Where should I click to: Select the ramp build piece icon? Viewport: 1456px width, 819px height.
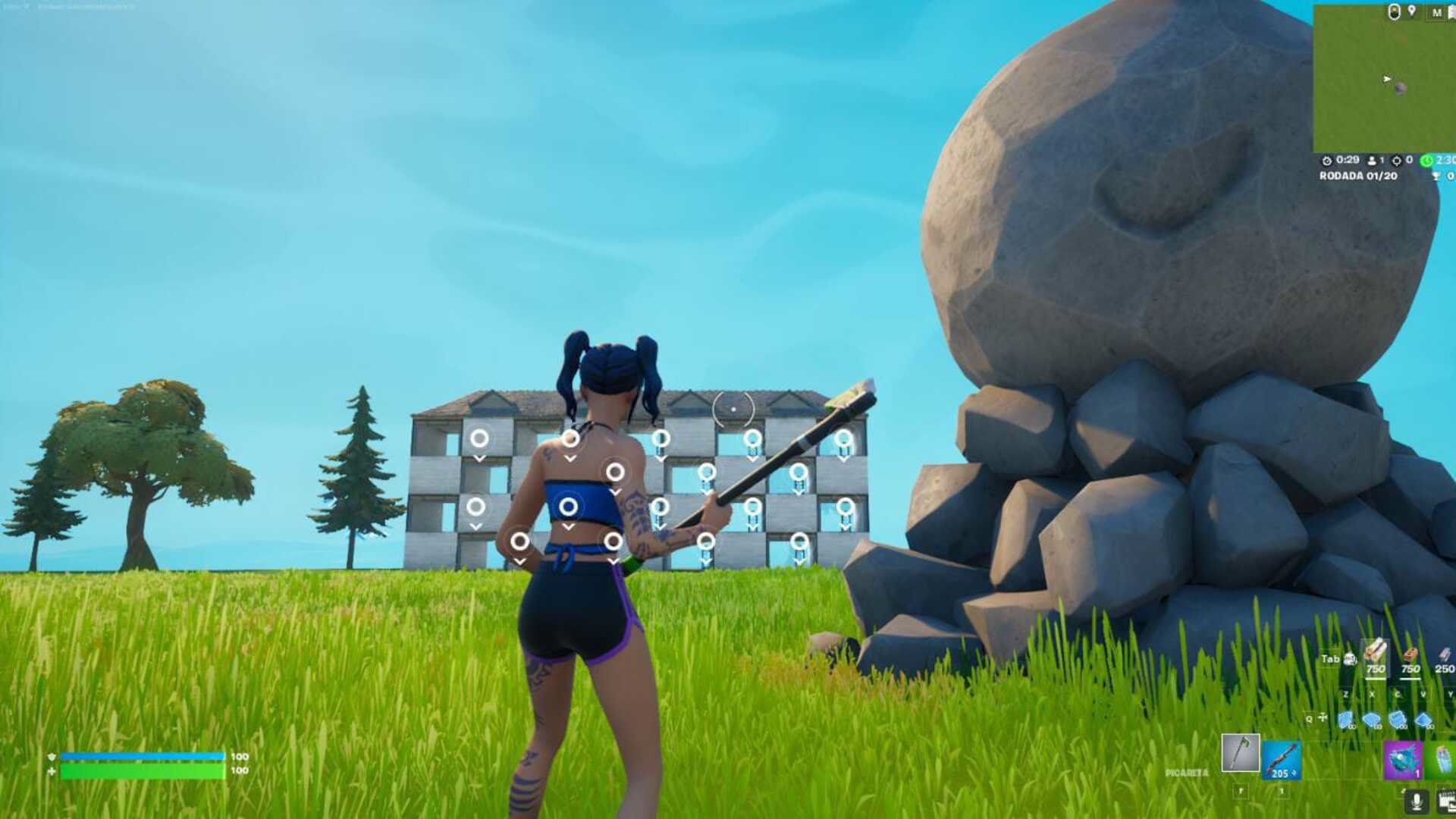click(1398, 720)
